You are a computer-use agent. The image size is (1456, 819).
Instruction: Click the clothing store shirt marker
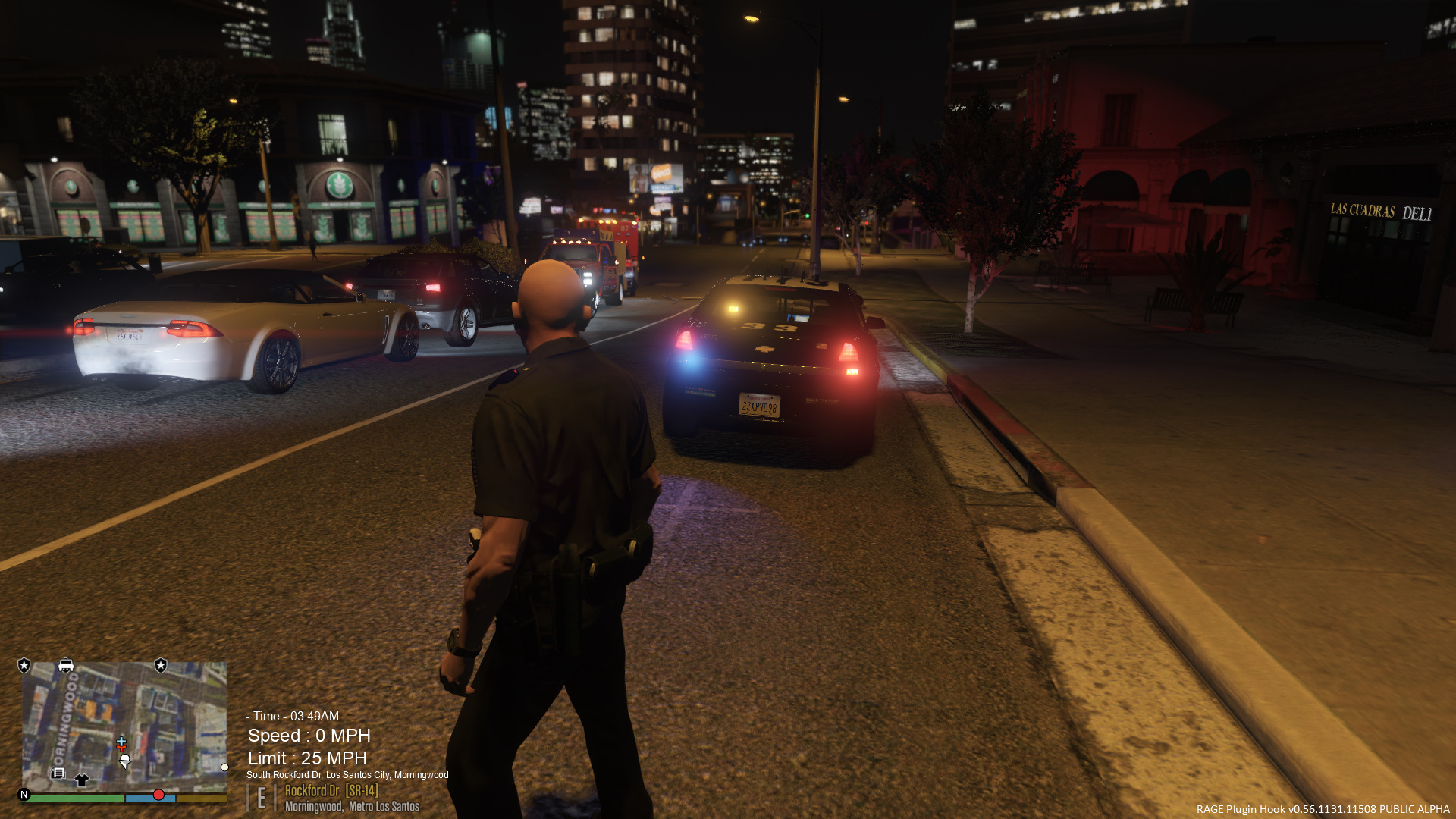[81, 780]
